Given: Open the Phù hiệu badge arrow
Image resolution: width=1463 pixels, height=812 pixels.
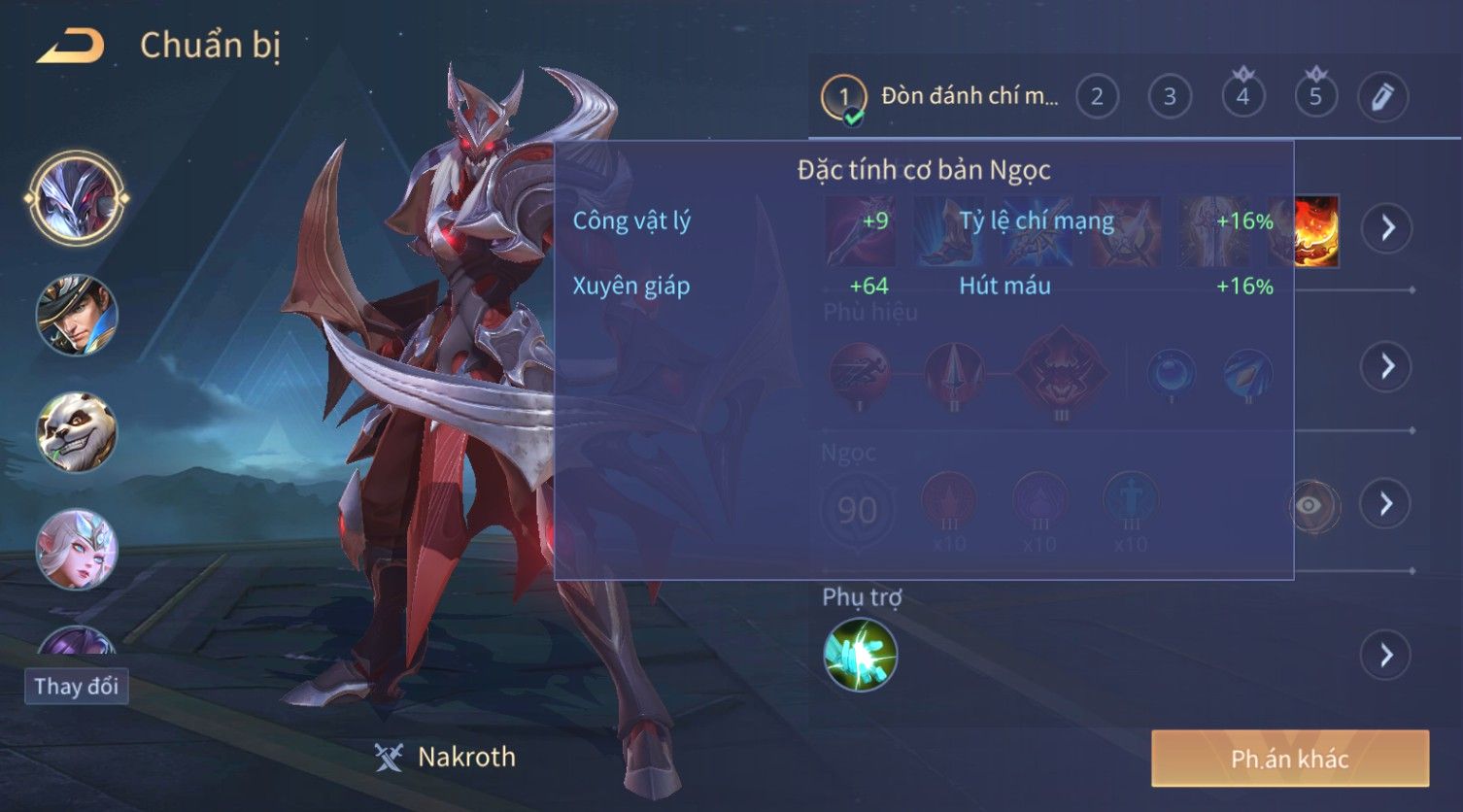Looking at the screenshot, I should coord(1386,366).
